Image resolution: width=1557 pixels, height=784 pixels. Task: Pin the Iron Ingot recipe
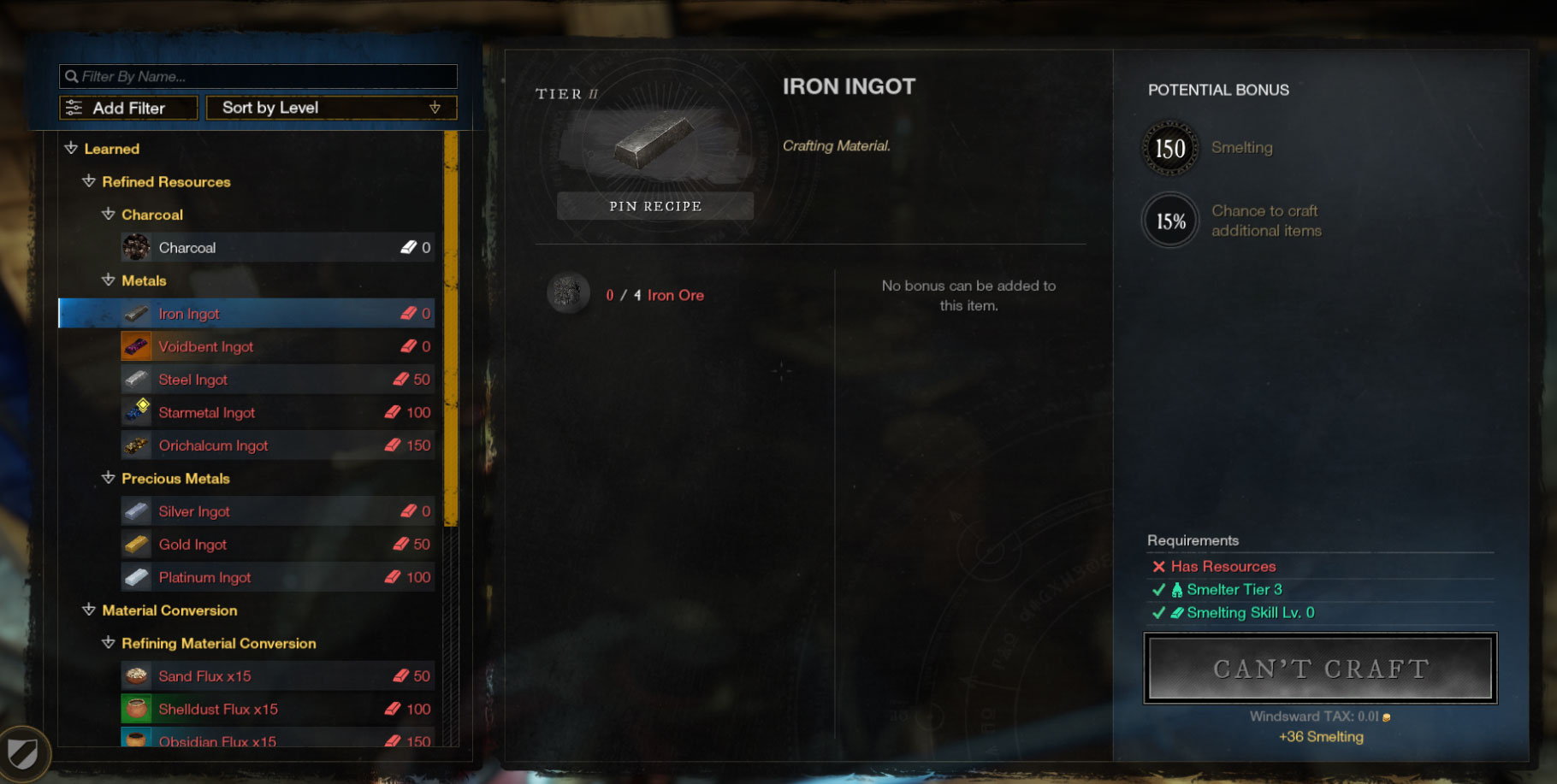click(655, 206)
